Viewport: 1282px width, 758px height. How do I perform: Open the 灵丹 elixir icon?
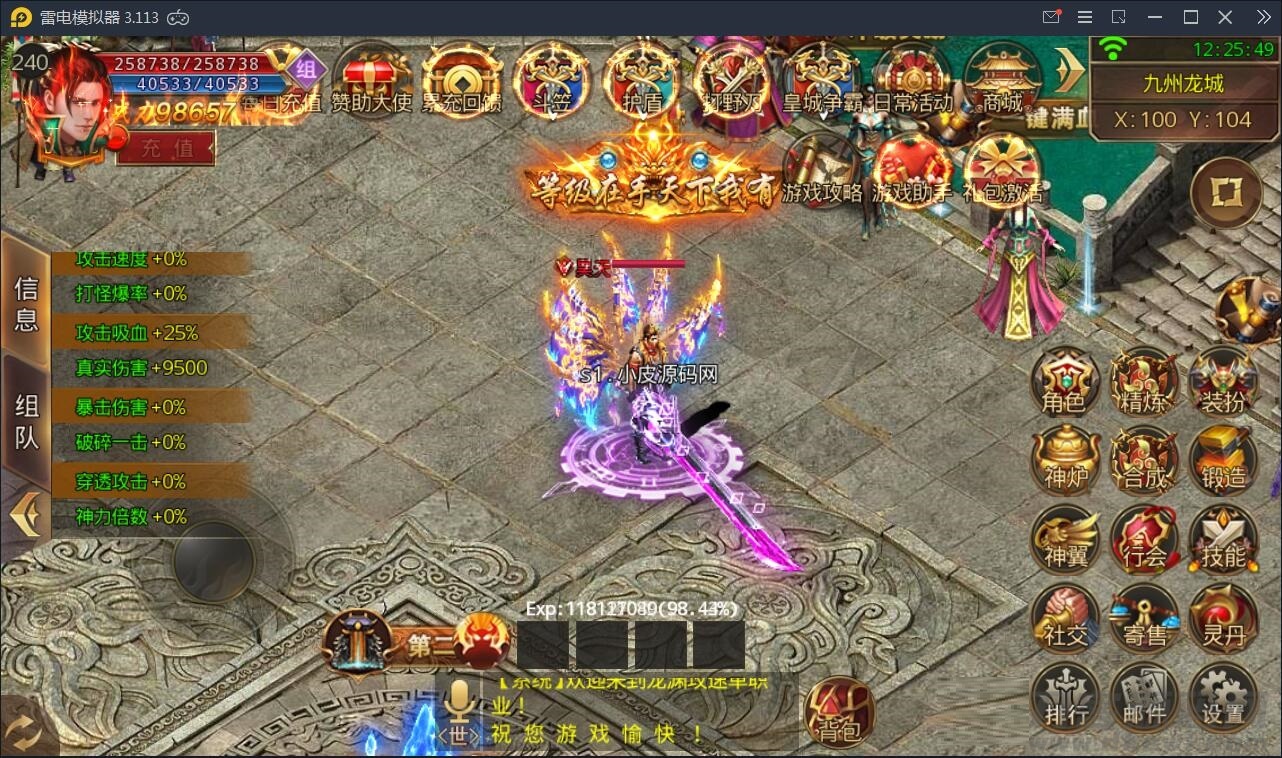click(1224, 618)
